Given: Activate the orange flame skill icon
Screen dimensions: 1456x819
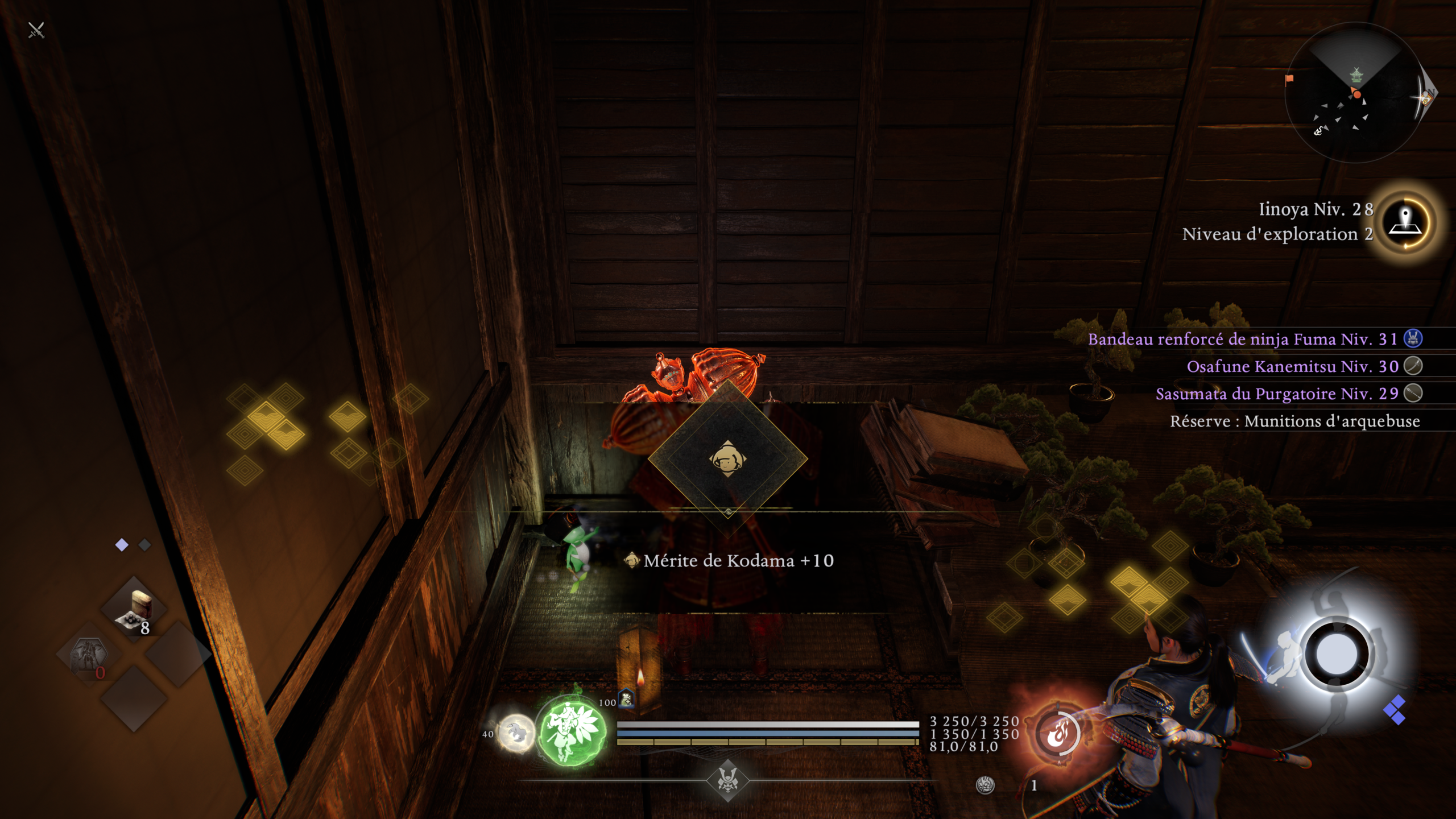Looking at the screenshot, I should point(1057,733).
